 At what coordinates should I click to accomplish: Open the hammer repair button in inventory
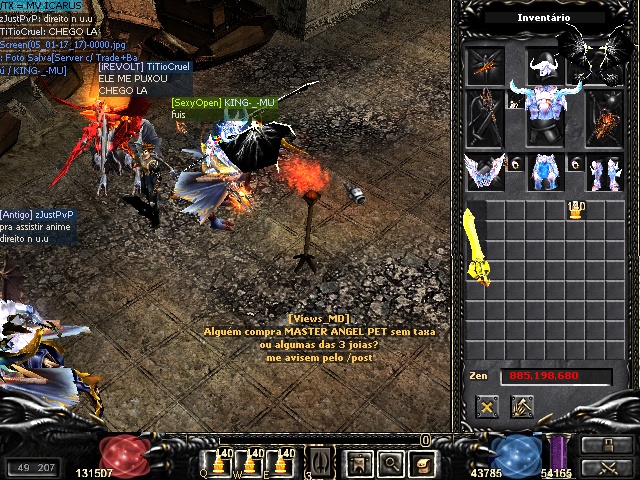click(x=522, y=407)
